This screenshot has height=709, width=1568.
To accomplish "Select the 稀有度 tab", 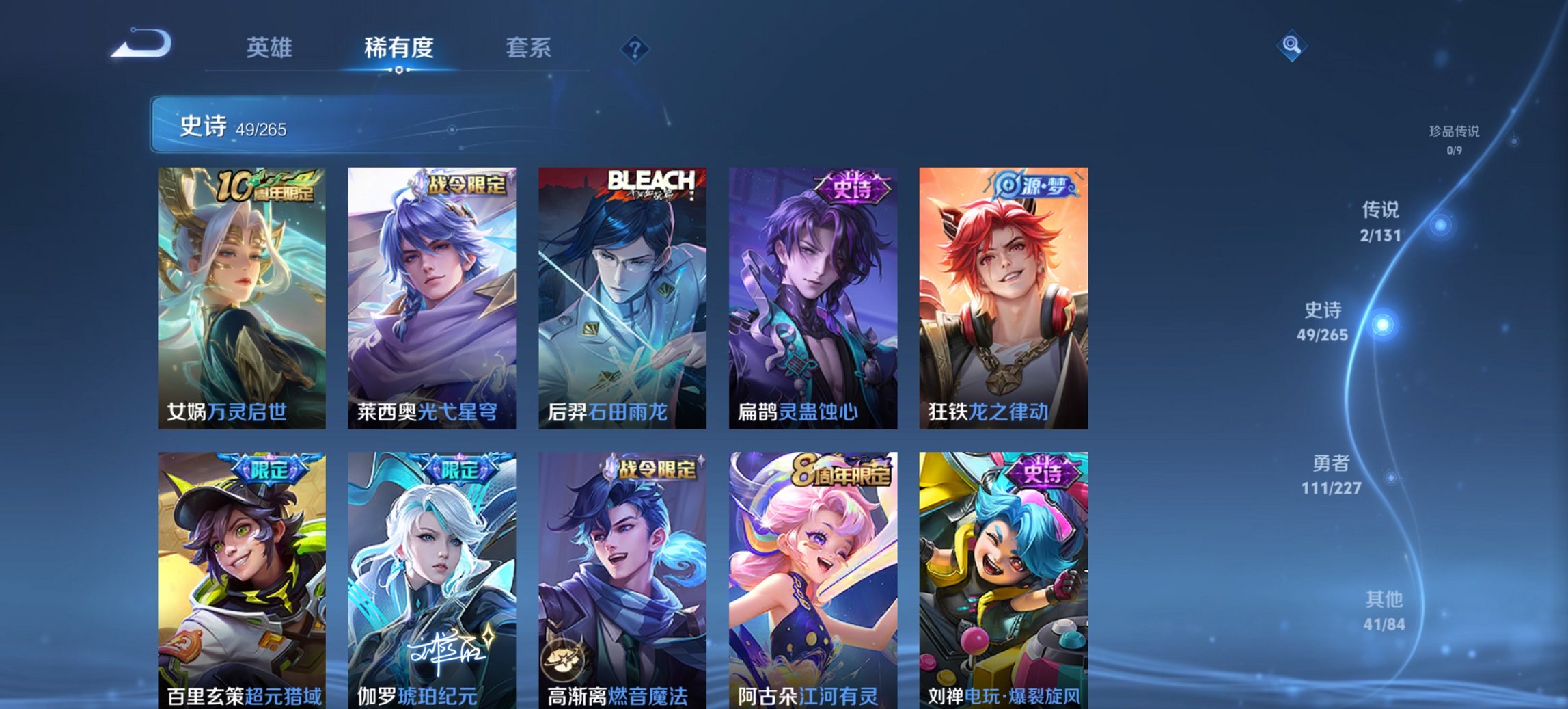I will (x=398, y=48).
